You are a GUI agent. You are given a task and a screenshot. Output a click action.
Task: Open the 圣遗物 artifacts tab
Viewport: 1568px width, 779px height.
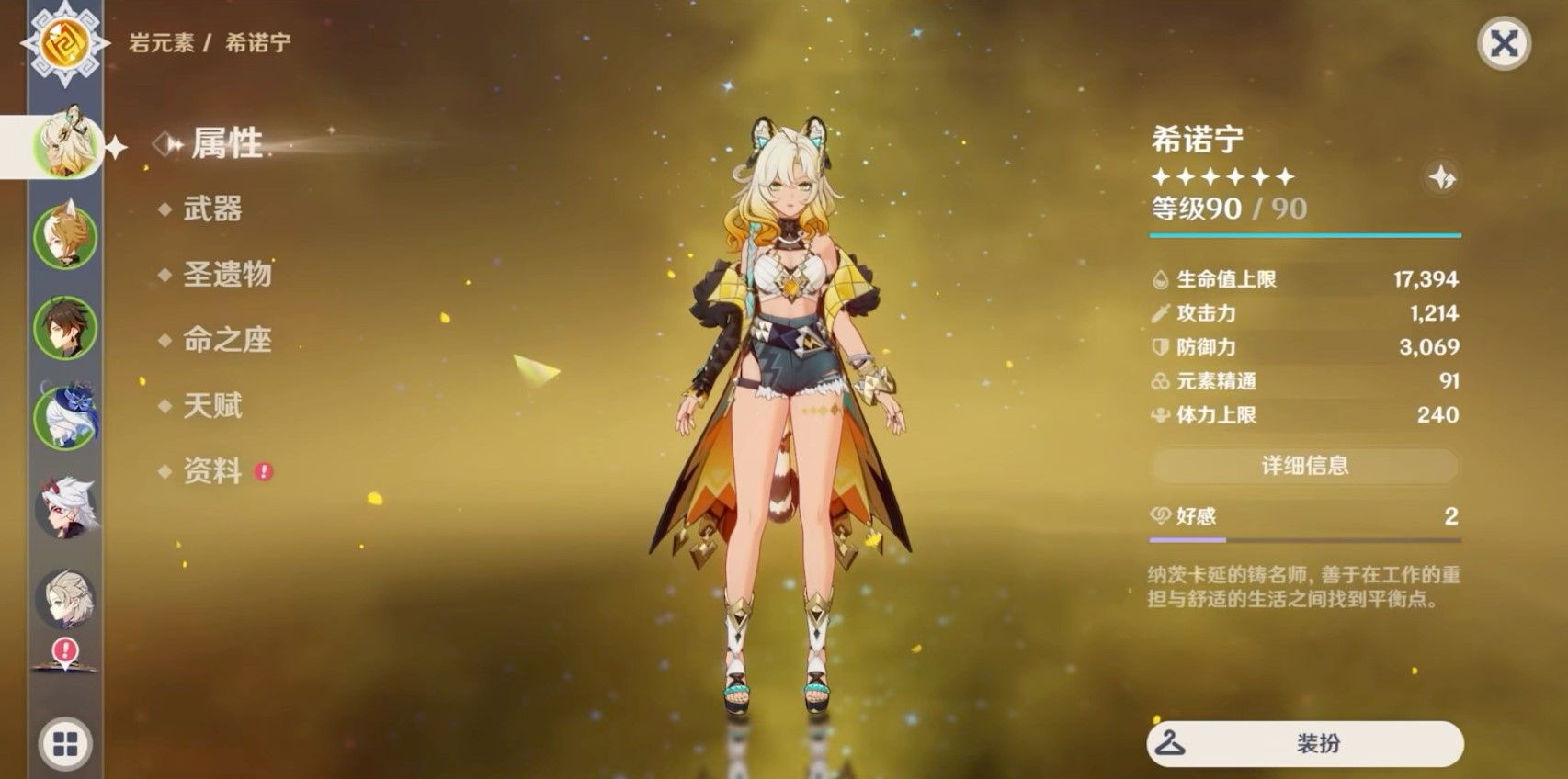pos(227,274)
